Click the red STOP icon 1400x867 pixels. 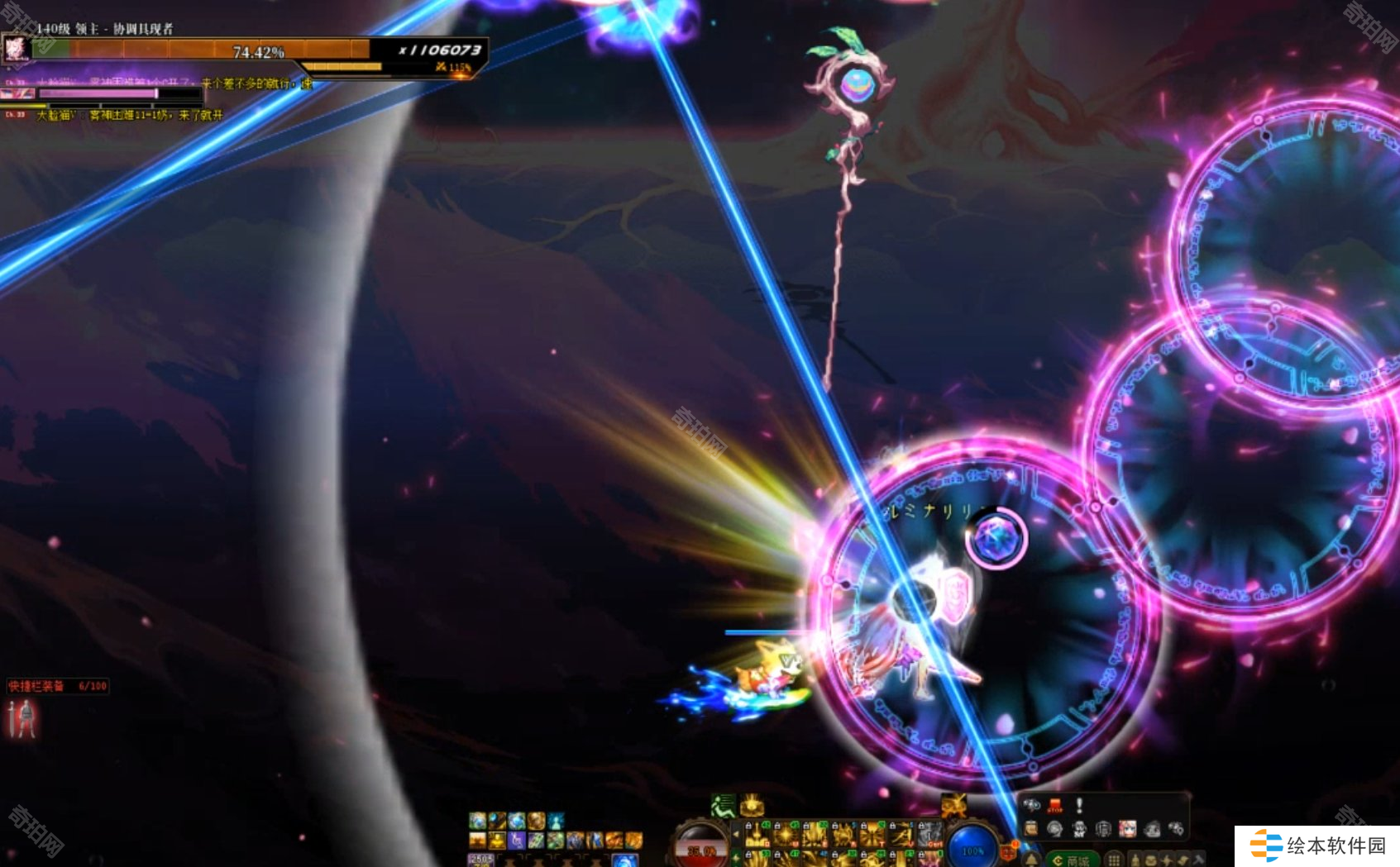click(x=1055, y=805)
